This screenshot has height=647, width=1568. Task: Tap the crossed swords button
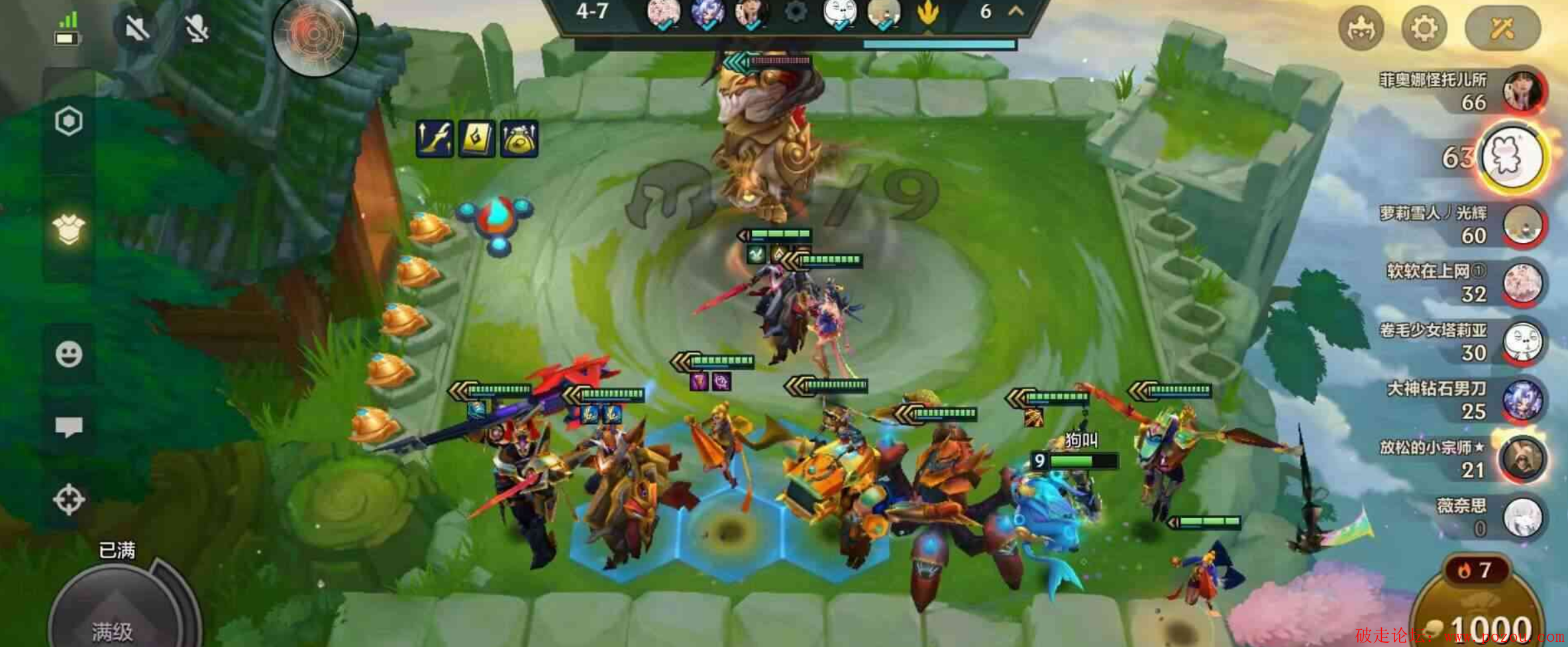(1502, 28)
